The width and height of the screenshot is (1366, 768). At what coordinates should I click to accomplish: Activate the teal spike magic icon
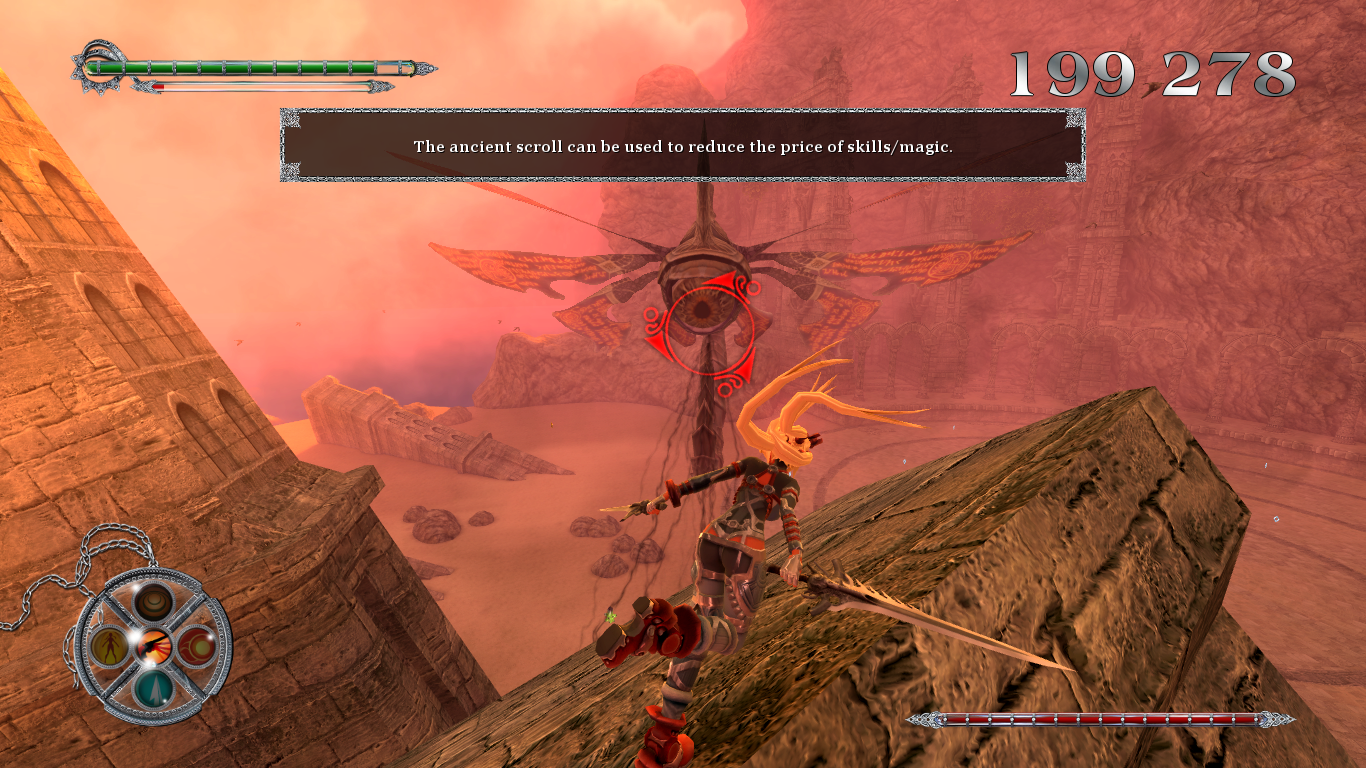pos(154,689)
